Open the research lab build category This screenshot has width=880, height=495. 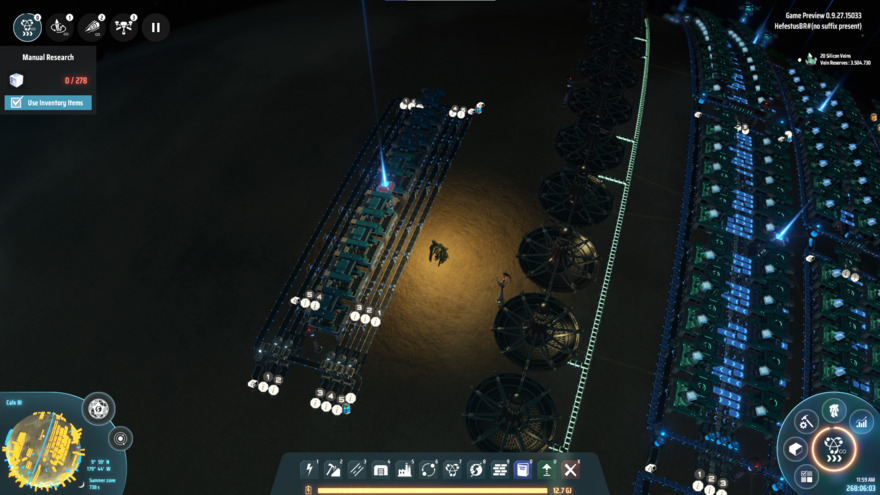click(x=452, y=469)
